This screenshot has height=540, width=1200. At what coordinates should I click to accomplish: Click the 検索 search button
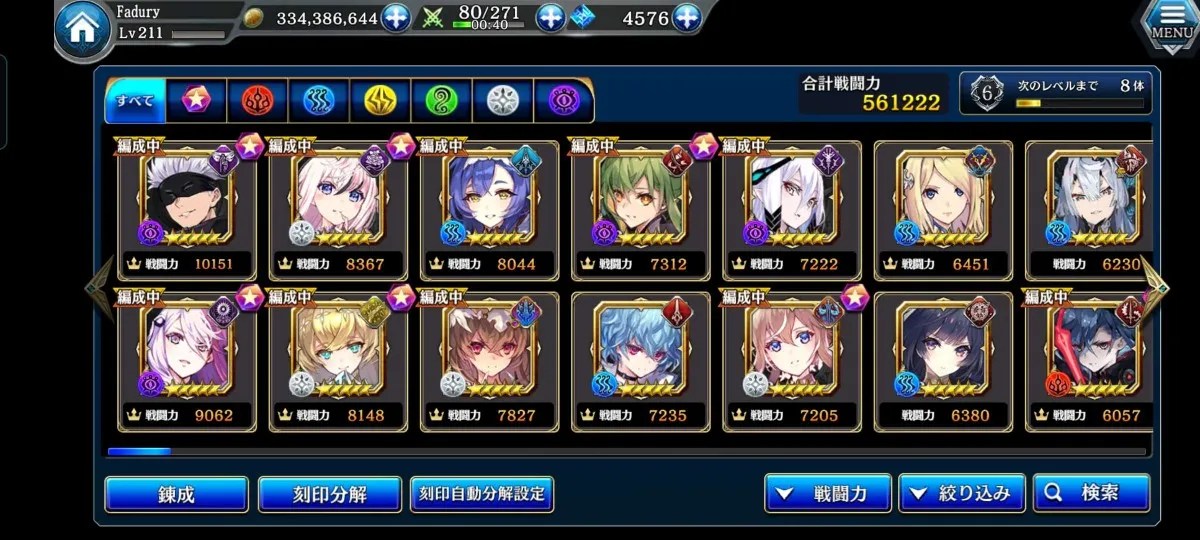click(1091, 493)
